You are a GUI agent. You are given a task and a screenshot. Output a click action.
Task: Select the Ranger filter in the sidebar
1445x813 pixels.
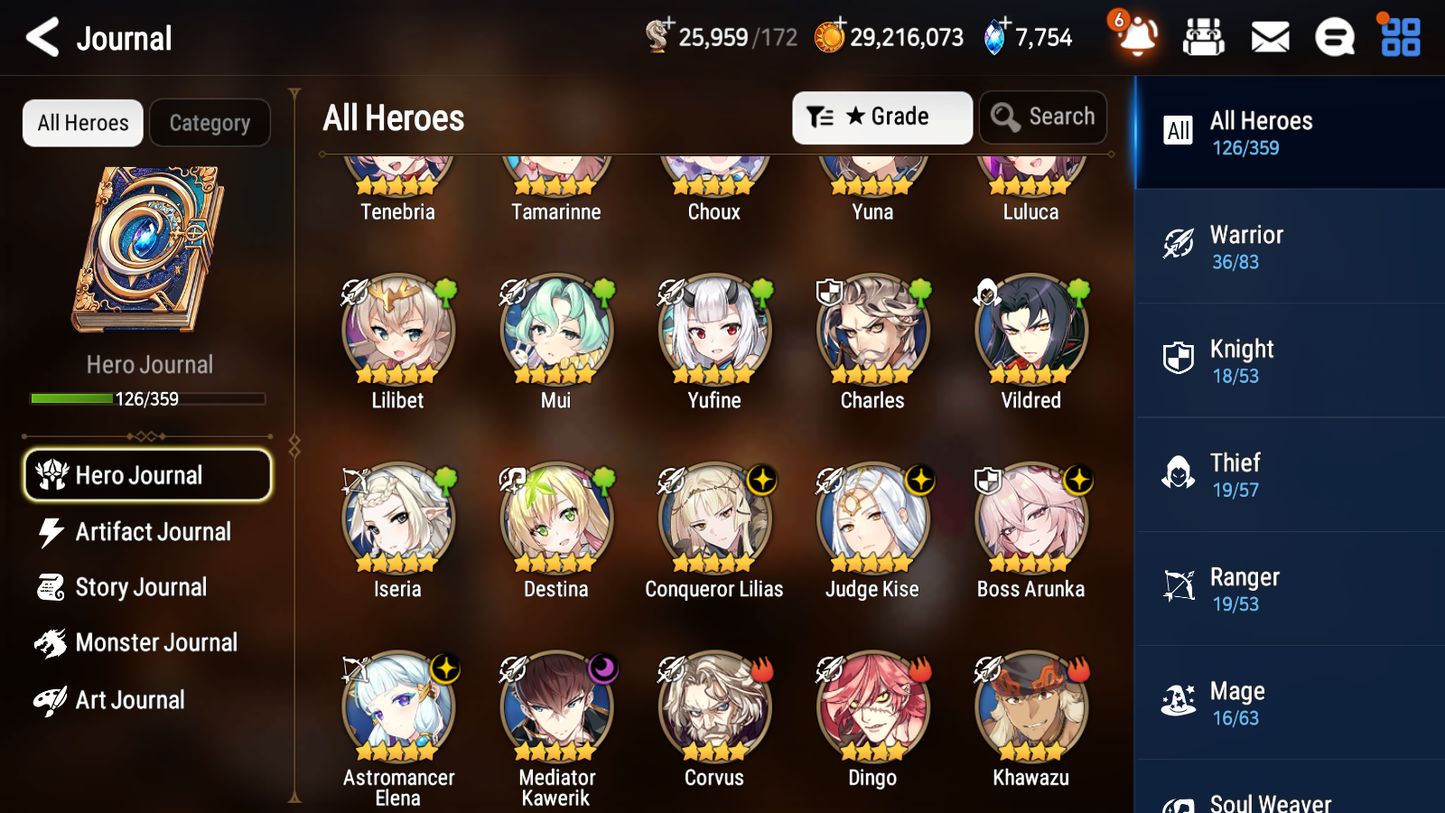point(1289,588)
